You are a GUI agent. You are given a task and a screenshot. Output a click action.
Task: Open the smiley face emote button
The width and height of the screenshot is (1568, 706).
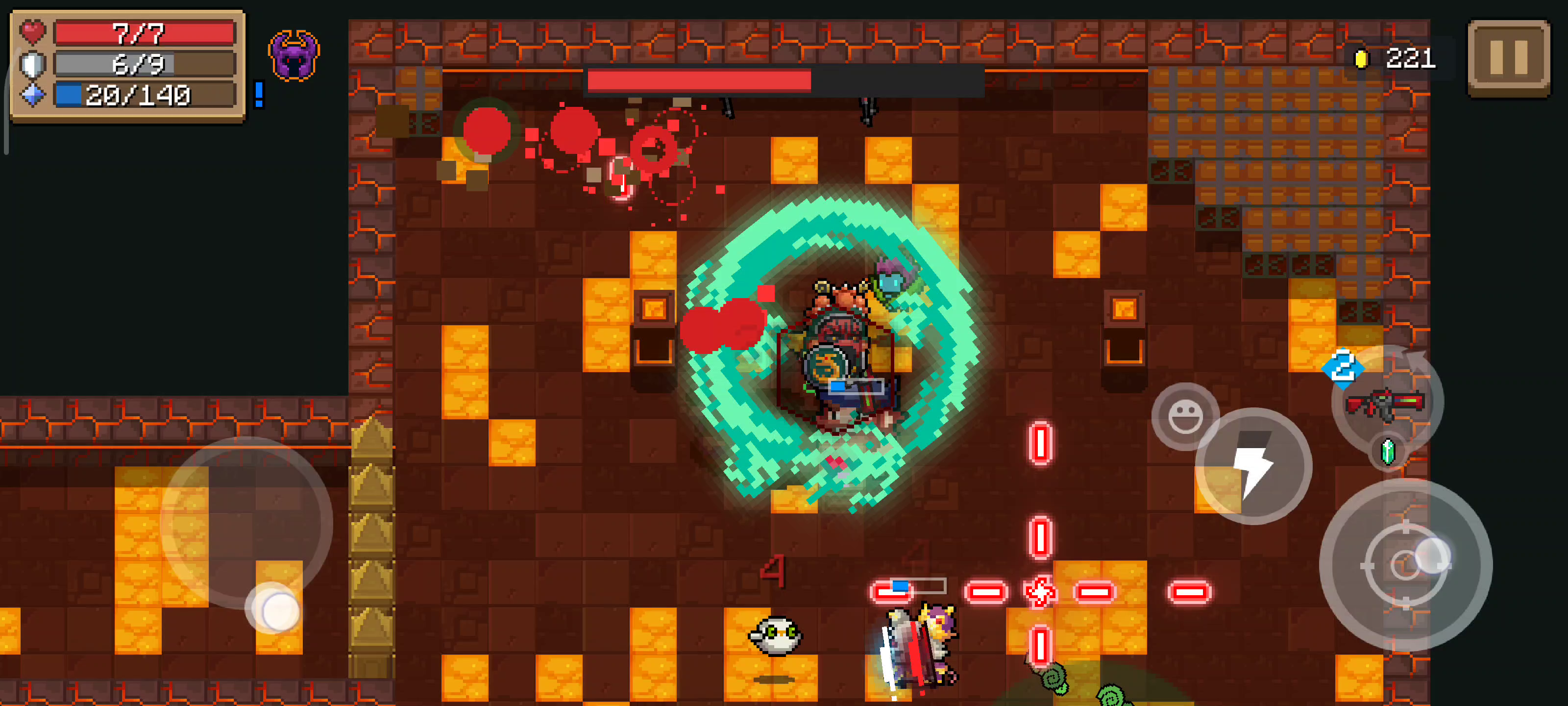tap(1184, 417)
